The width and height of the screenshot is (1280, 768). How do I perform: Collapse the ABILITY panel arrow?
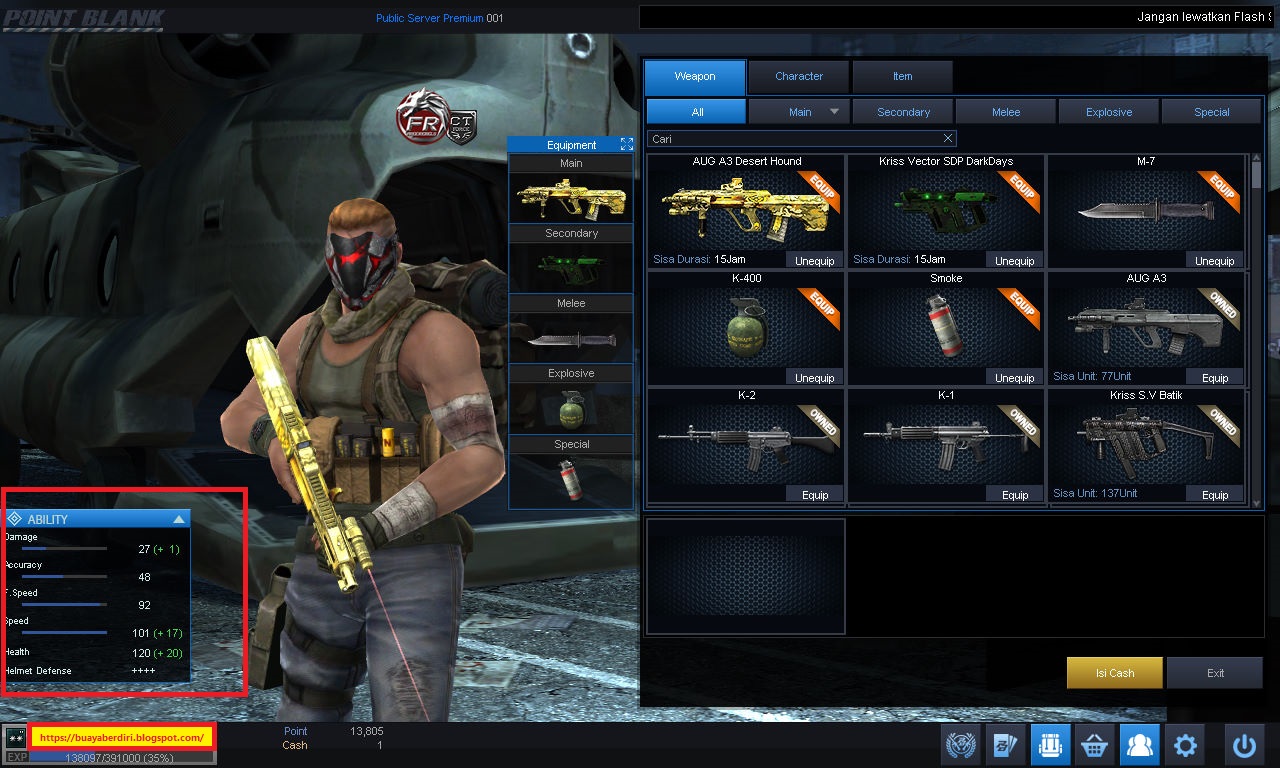tap(181, 518)
